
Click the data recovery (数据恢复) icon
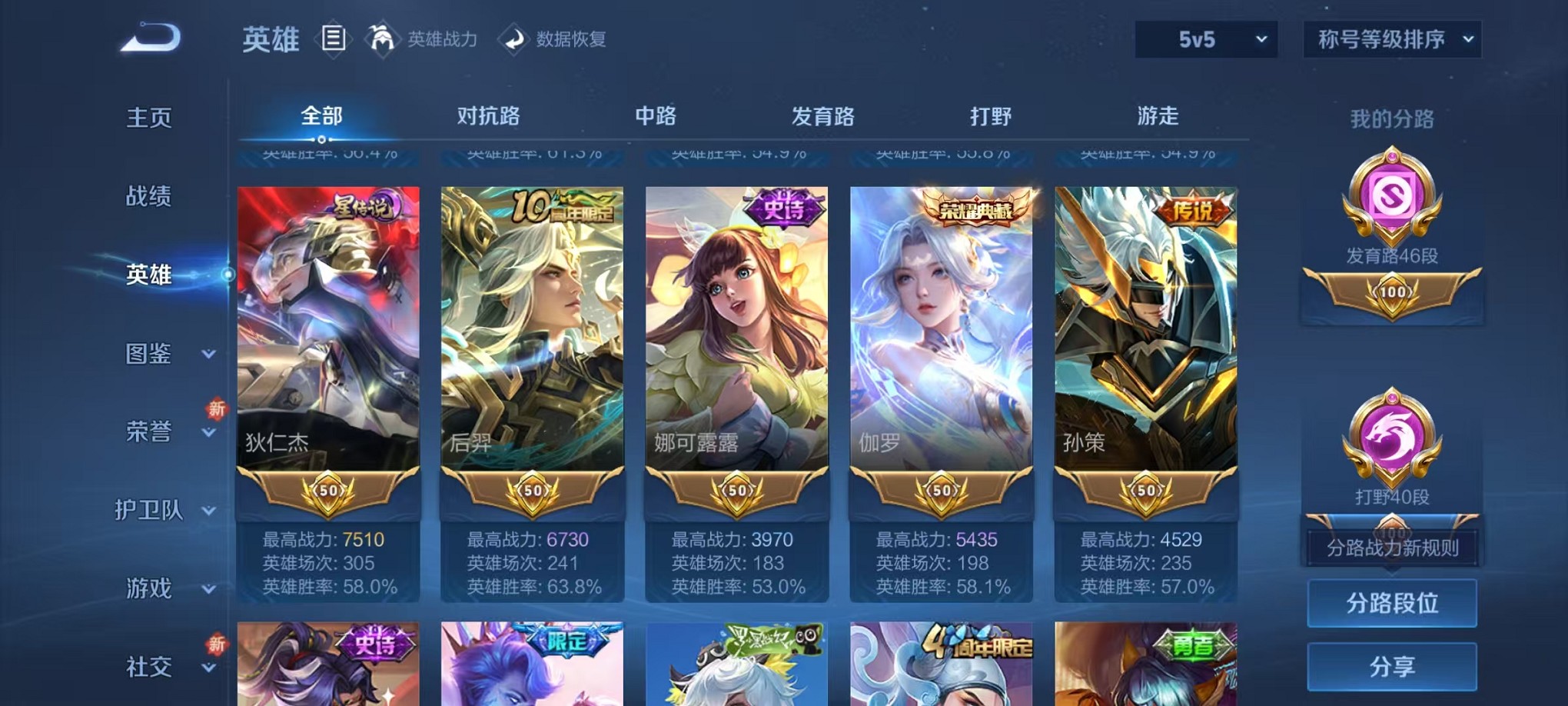click(x=514, y=40)
